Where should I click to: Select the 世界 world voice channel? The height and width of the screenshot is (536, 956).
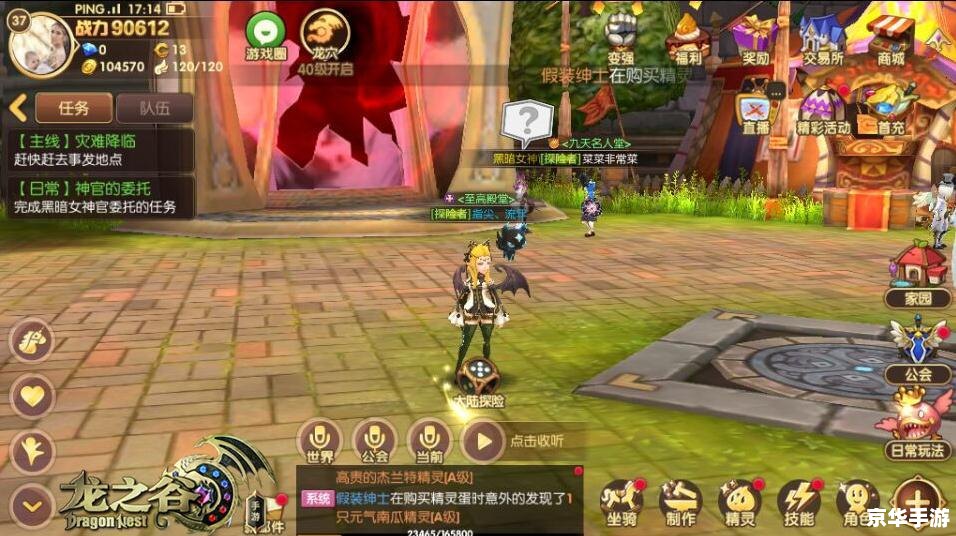[320, 439]
